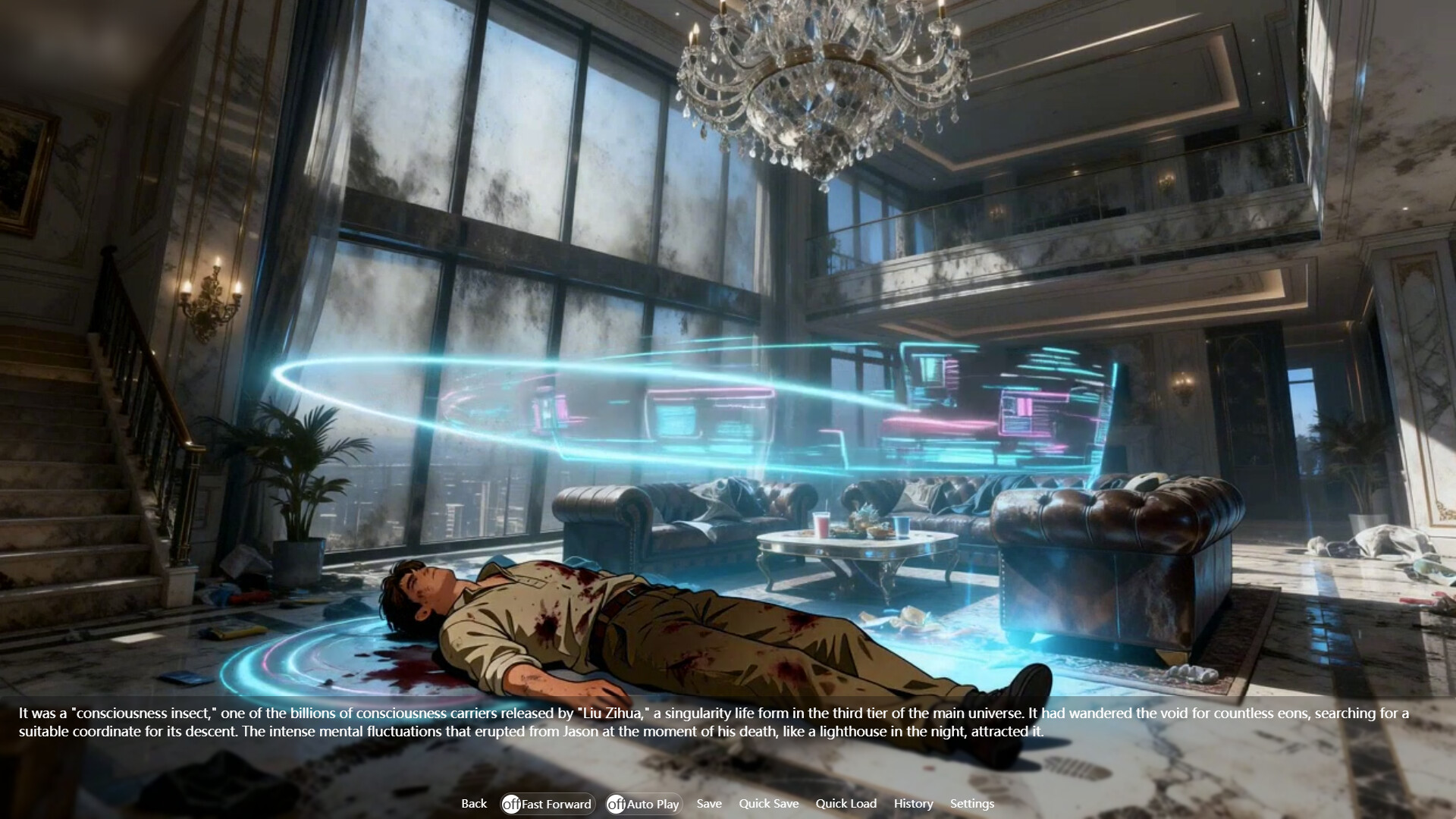Open the Settings menu
Viewport: 1456px width, 819px height.
972,804
